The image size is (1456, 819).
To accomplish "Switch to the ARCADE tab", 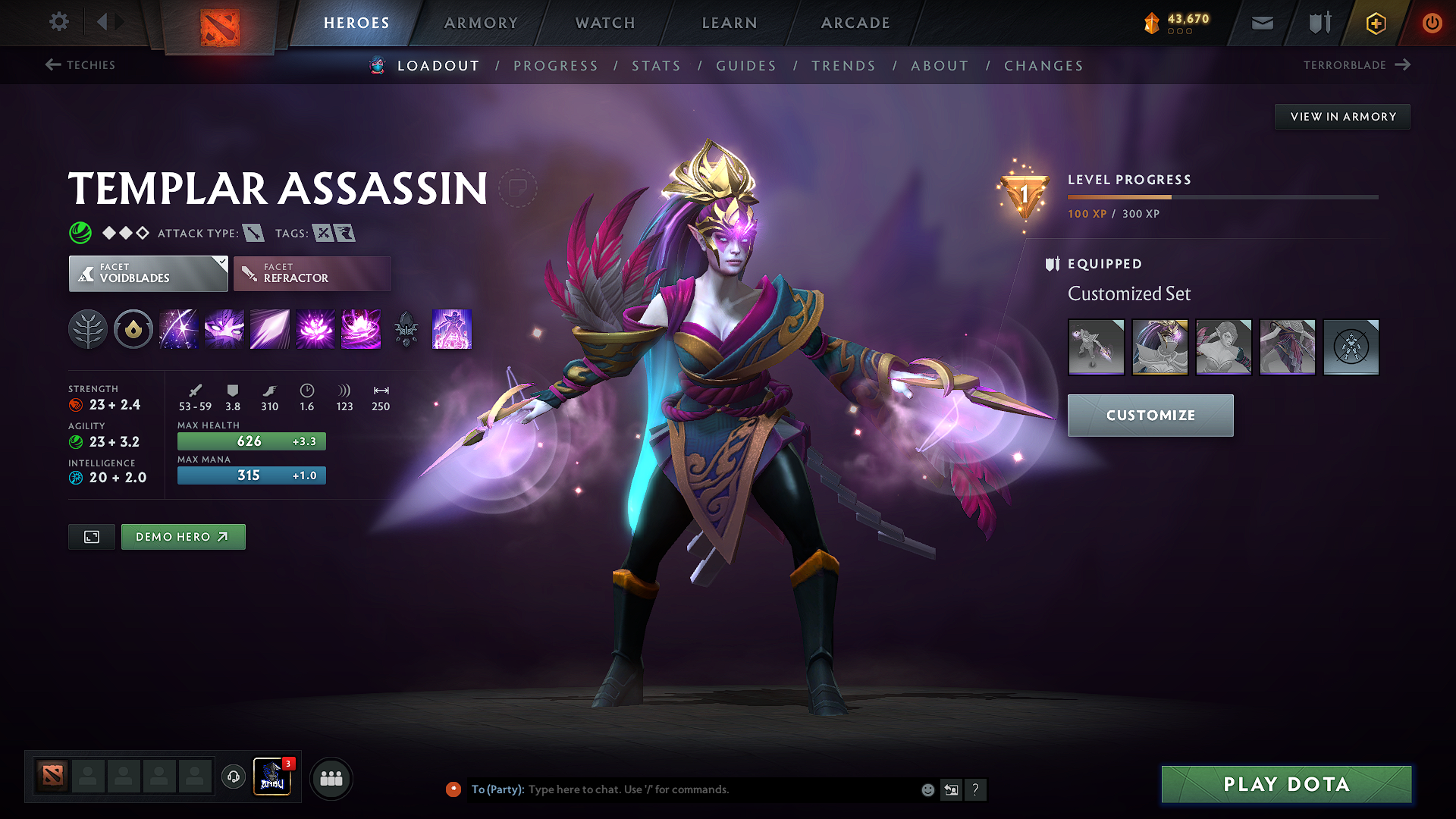I will 855,23.
